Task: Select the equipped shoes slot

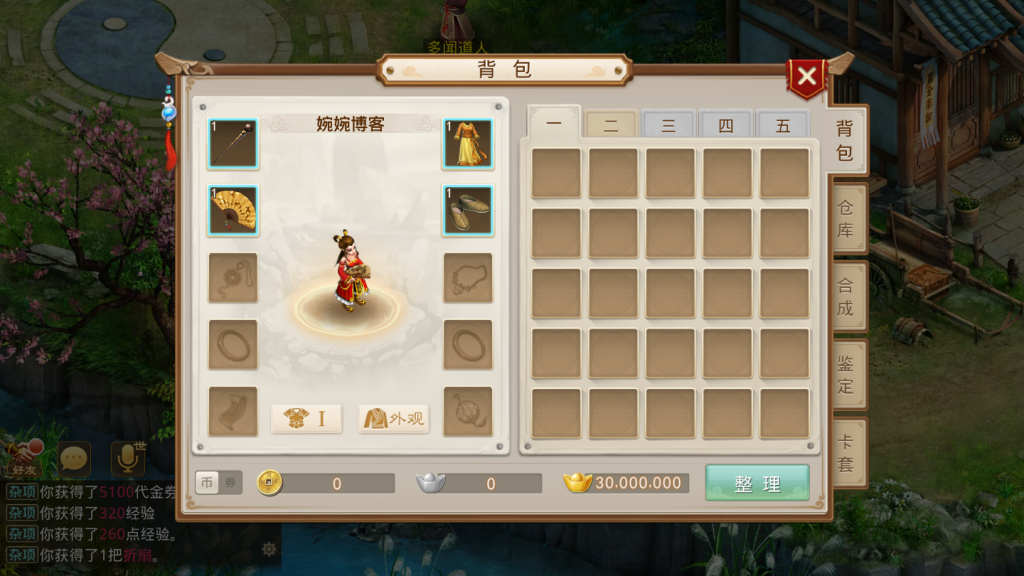Action: (x=468, y=210)
